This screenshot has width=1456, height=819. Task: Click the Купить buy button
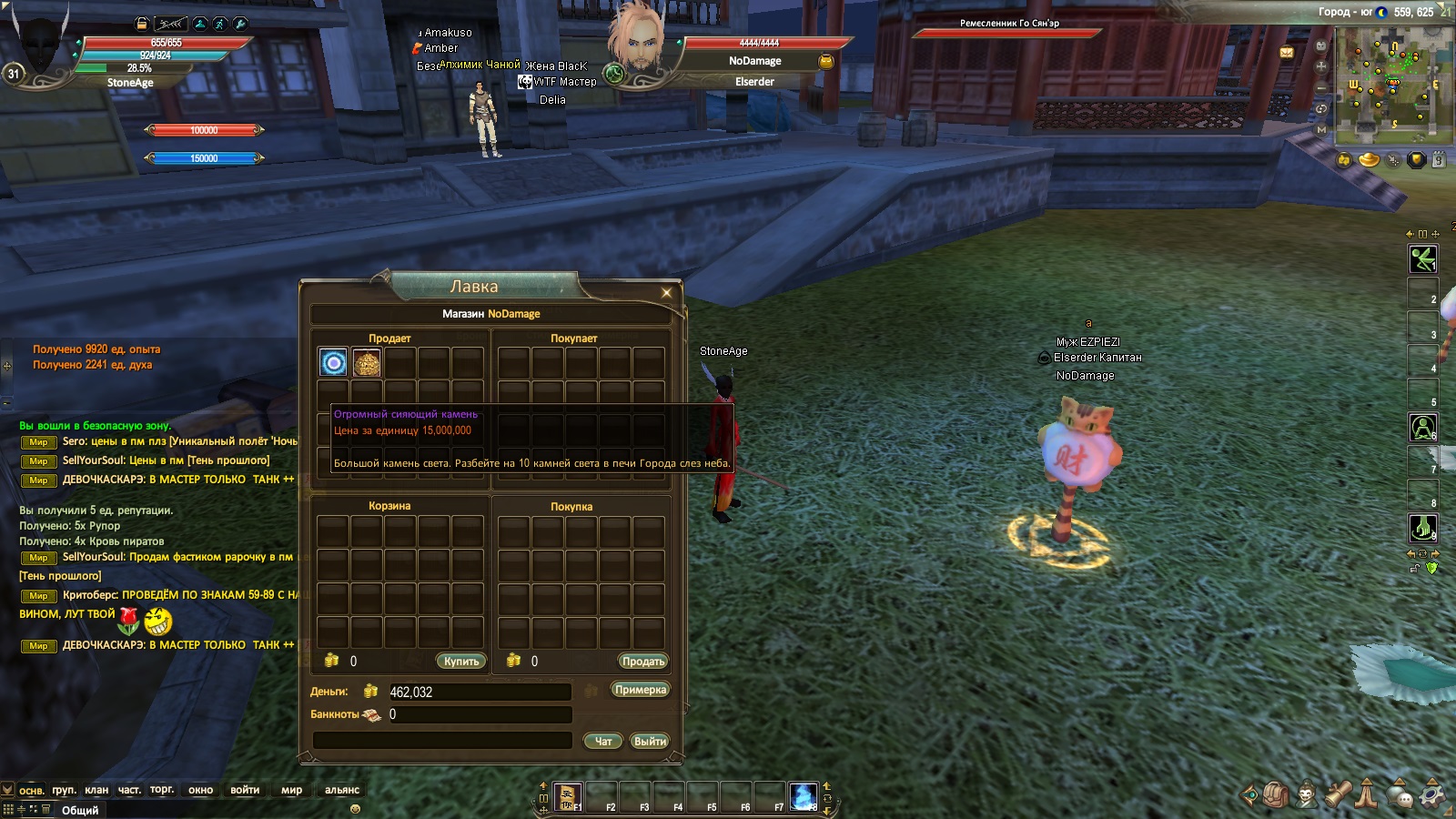[x=460, y=662]
